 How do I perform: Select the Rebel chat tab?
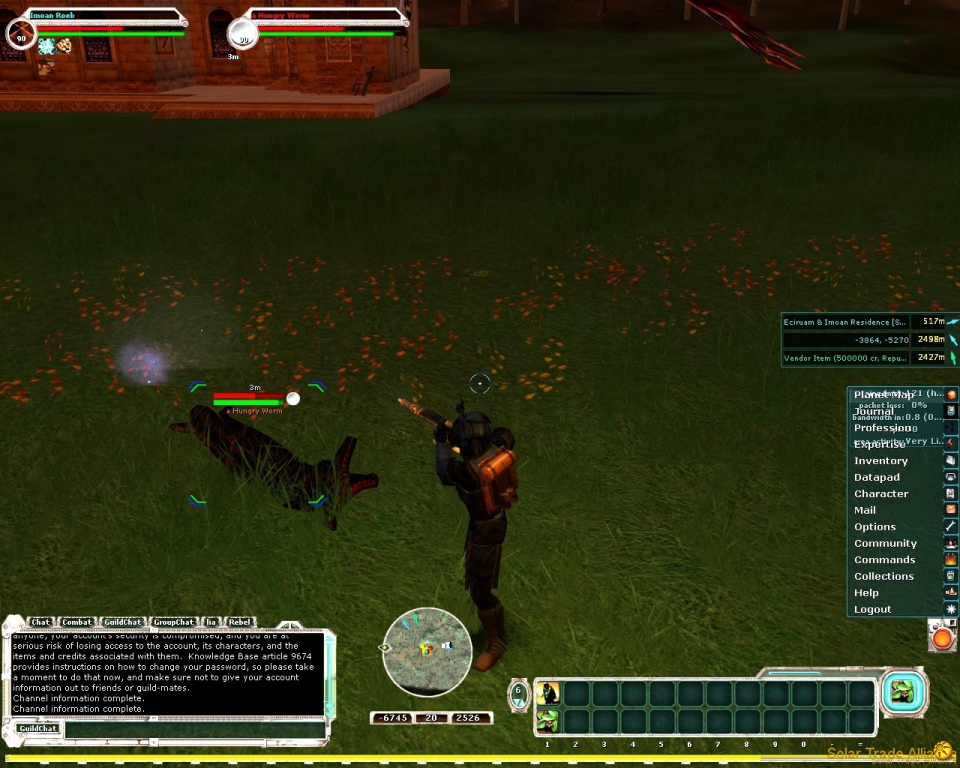[x=240, y=622]
